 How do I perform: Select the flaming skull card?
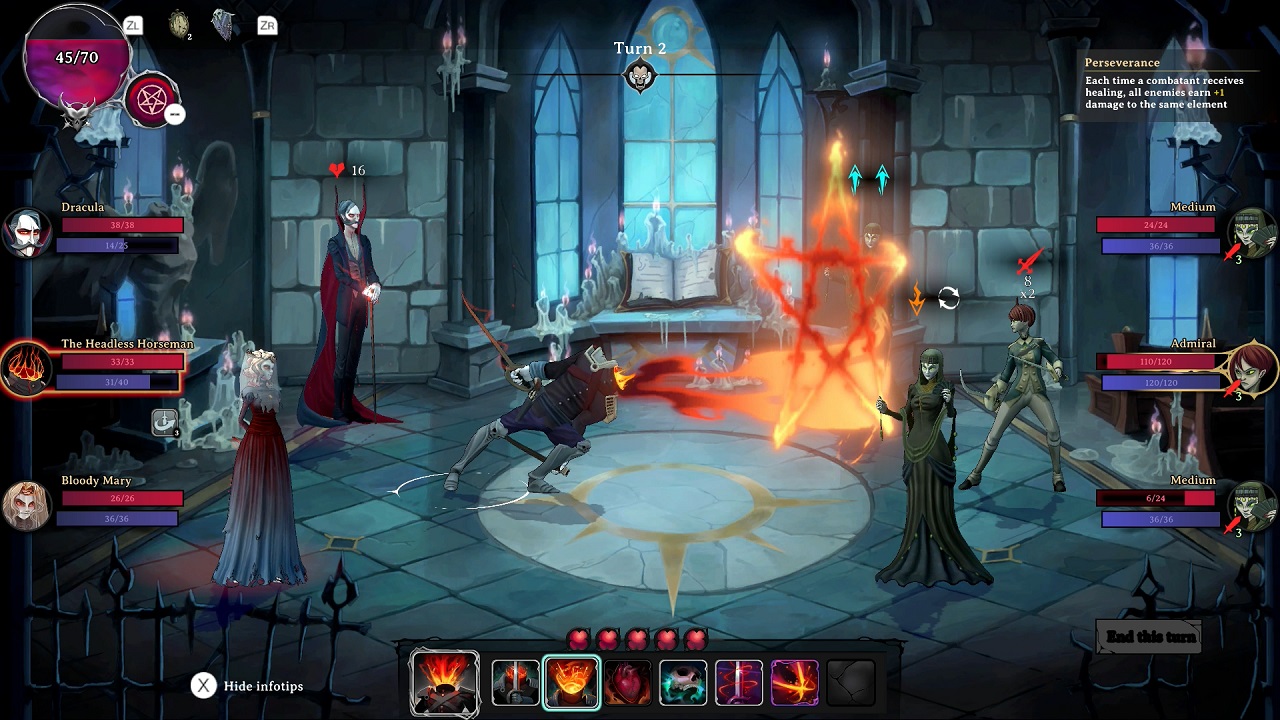pyautogui.click(x=444, y=682)
